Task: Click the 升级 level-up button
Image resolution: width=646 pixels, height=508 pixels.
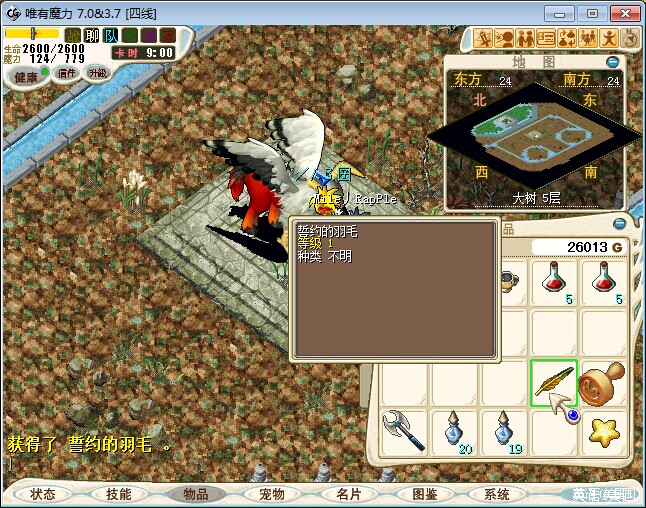Action: pyautogui.click(x=97, y=73)
